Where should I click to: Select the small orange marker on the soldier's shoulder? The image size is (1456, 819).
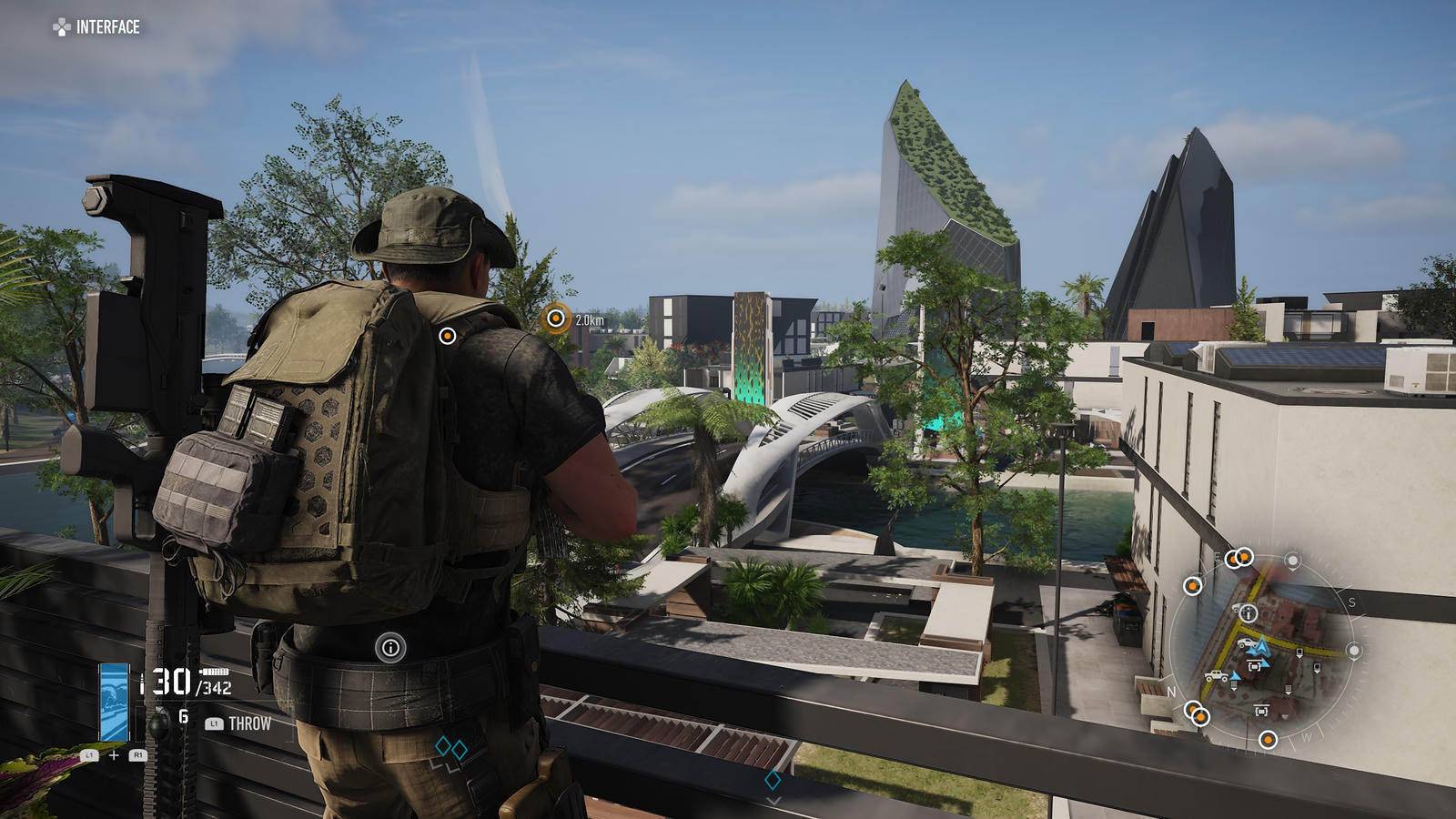[447, 336]
